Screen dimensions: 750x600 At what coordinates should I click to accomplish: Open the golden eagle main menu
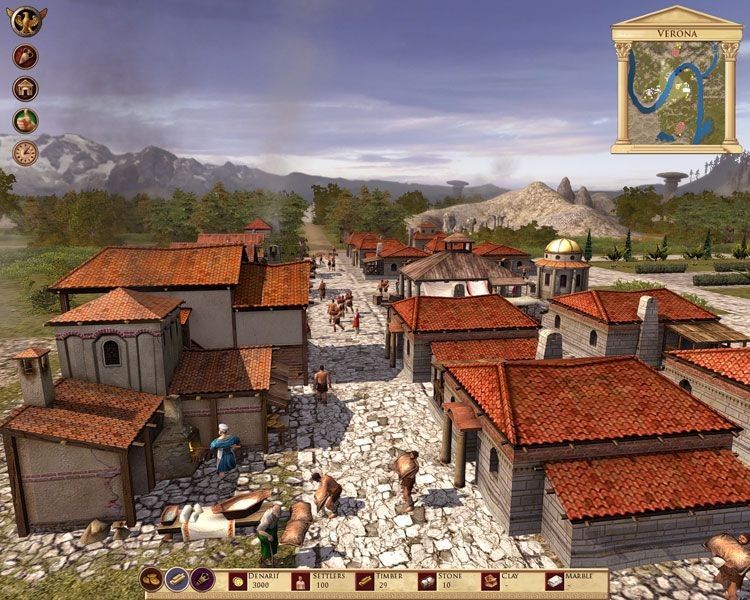point(24,21)
